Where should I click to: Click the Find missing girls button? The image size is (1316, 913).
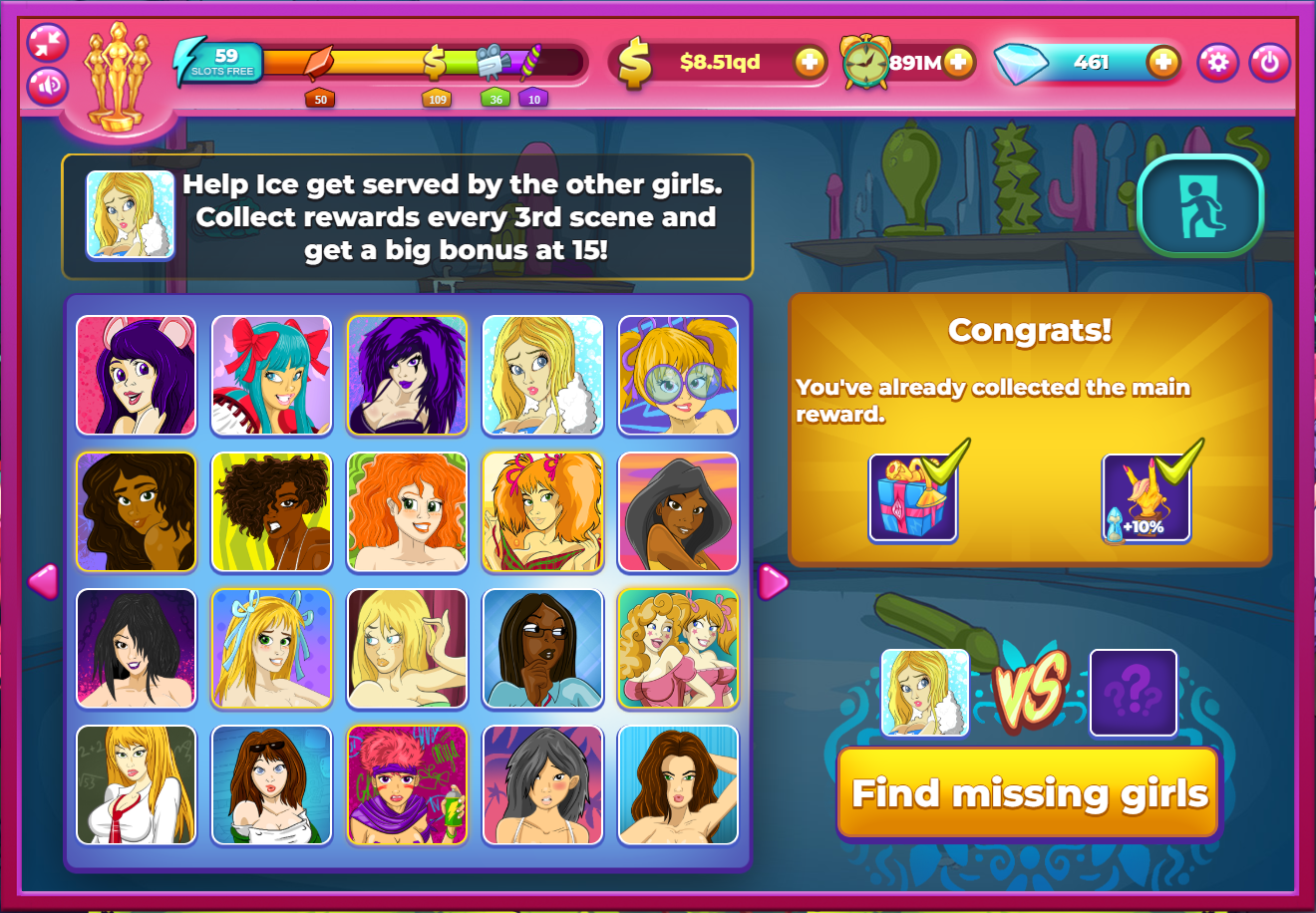[x=1029, y=793]
